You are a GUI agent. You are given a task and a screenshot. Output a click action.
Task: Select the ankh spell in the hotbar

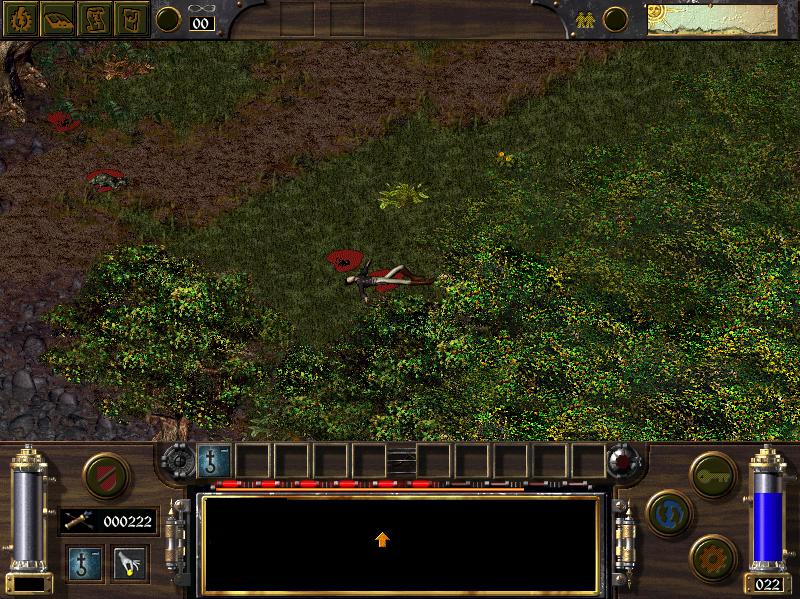pos(215,461)
